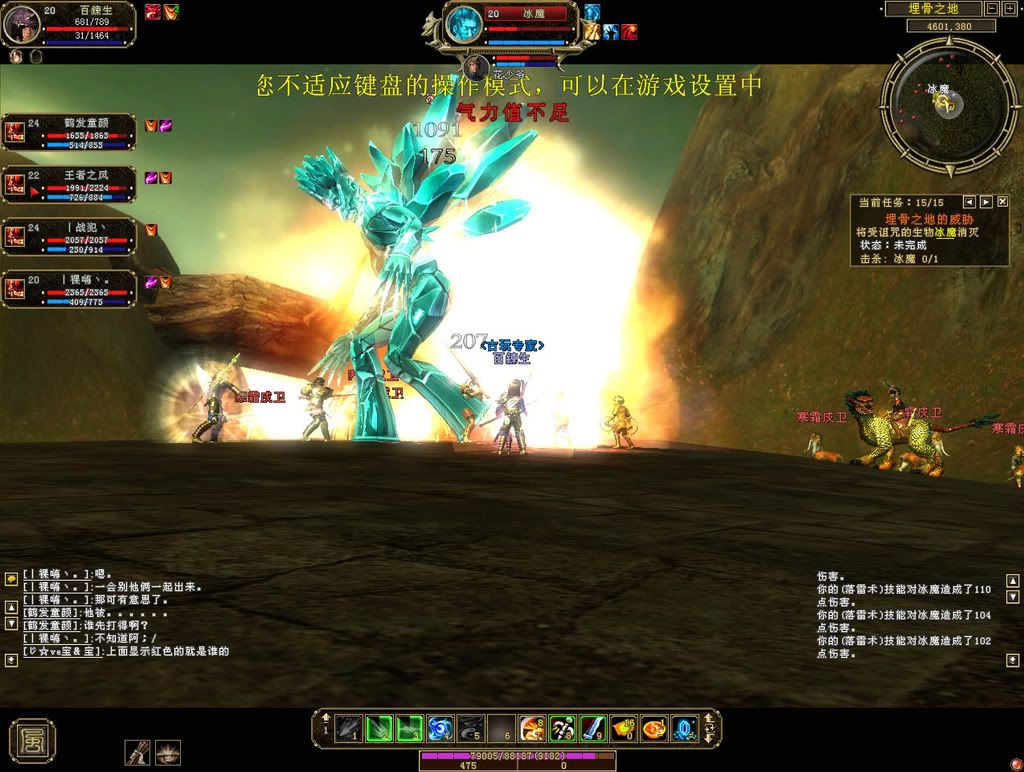Use the sword skill in slot 9
The image size is (1024, 772).
pyautogui.click(x=593, y=729)
